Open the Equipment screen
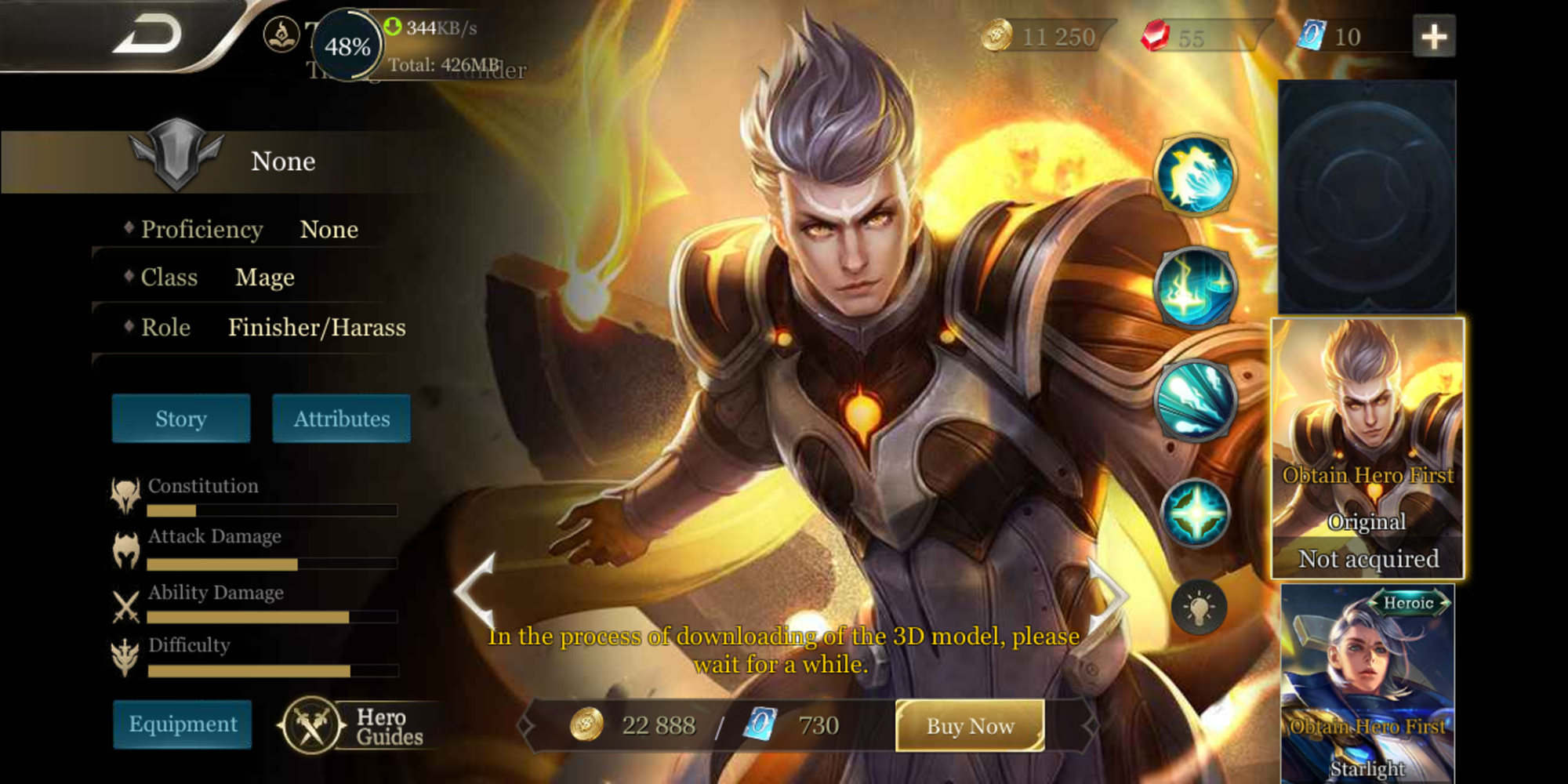 (x=182, y=724)
